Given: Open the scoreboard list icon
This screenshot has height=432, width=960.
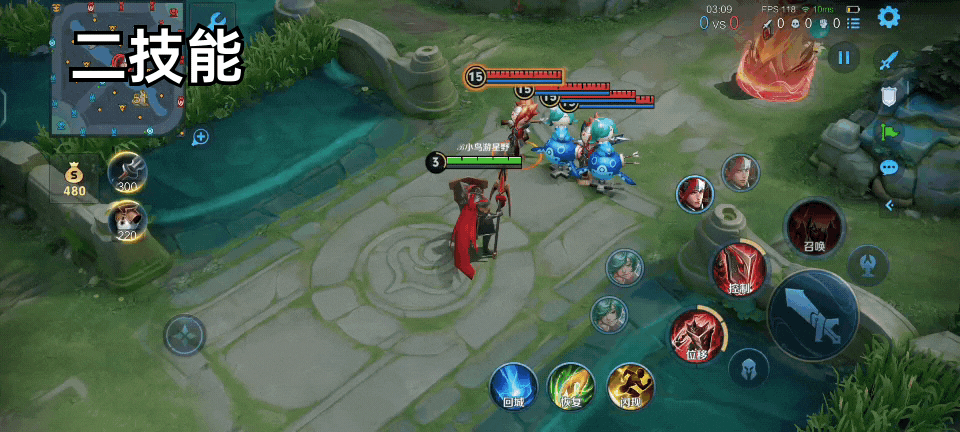Looking at the screenshot, I should pos(853,22).
